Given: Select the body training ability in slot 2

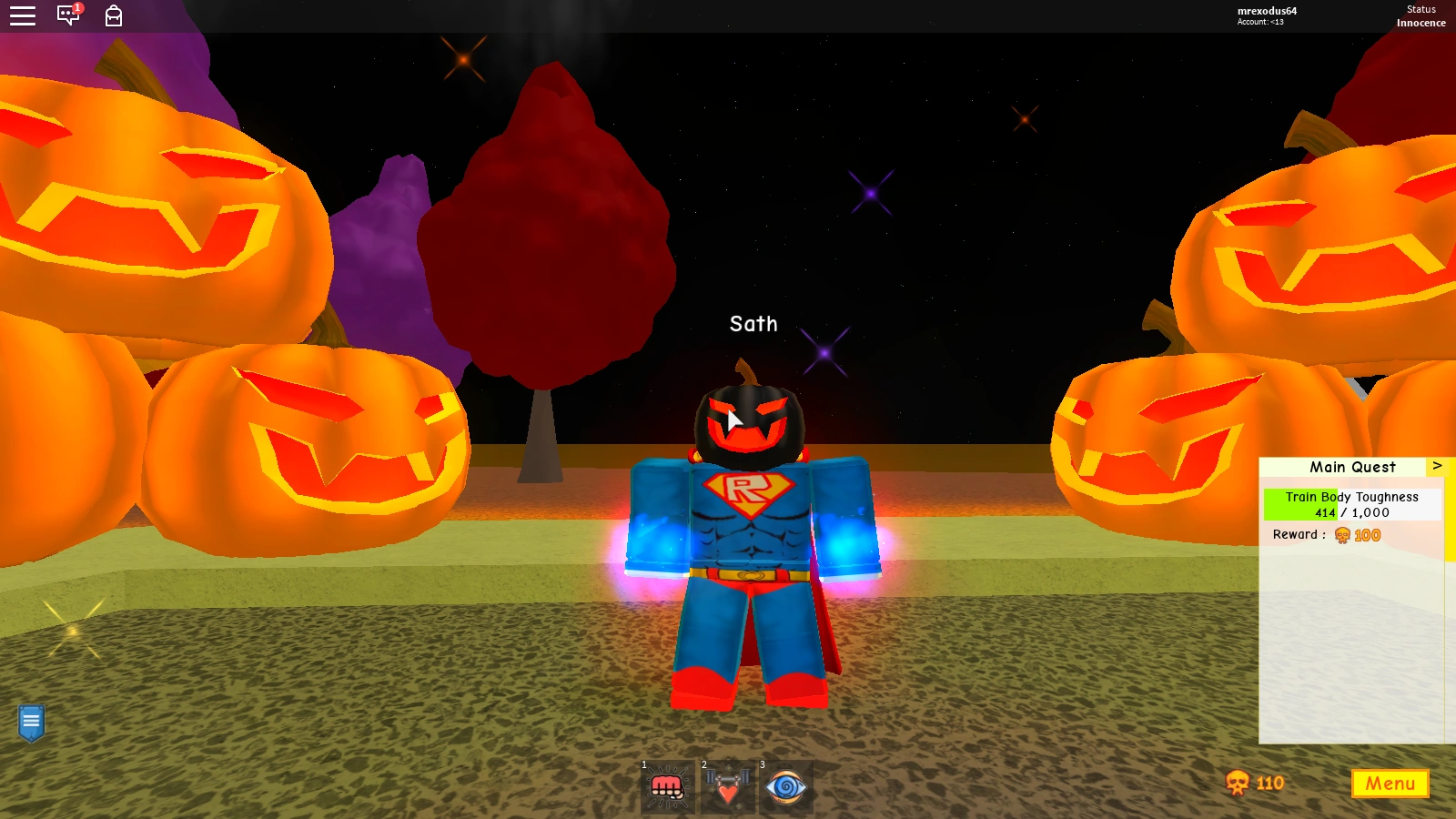Looking at the screenshot, I should 728,786.
